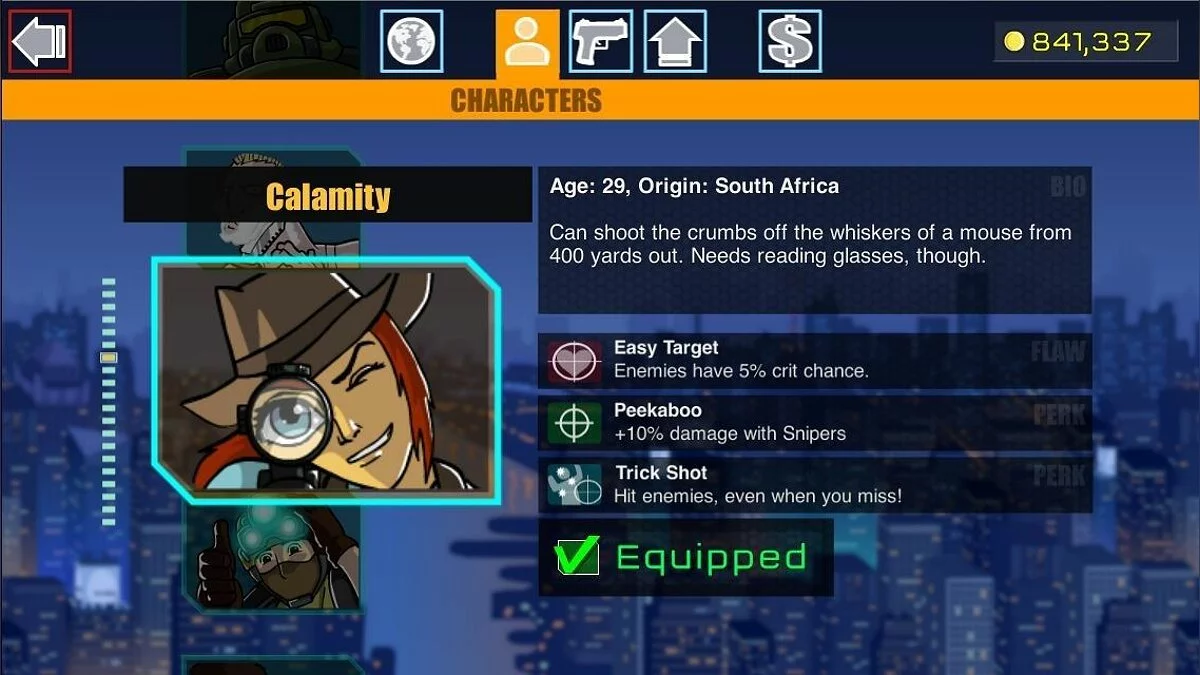Open the globe missions tab
Image resolution: width=1200 pixels, height=675 pixels.
tap(411, 41)
